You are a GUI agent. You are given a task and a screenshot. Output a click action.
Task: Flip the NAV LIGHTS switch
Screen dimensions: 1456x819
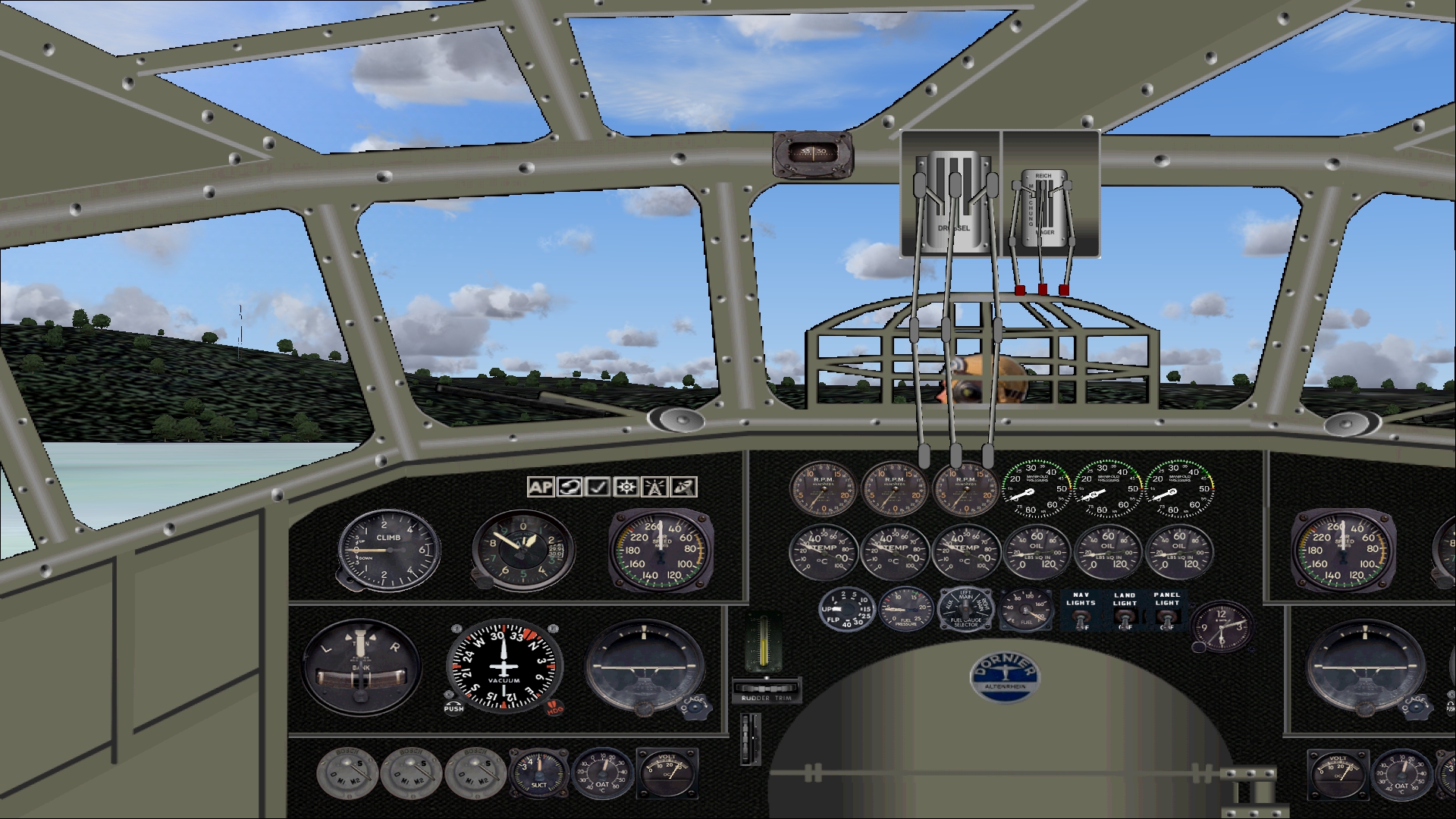[x=1081, y=622]
